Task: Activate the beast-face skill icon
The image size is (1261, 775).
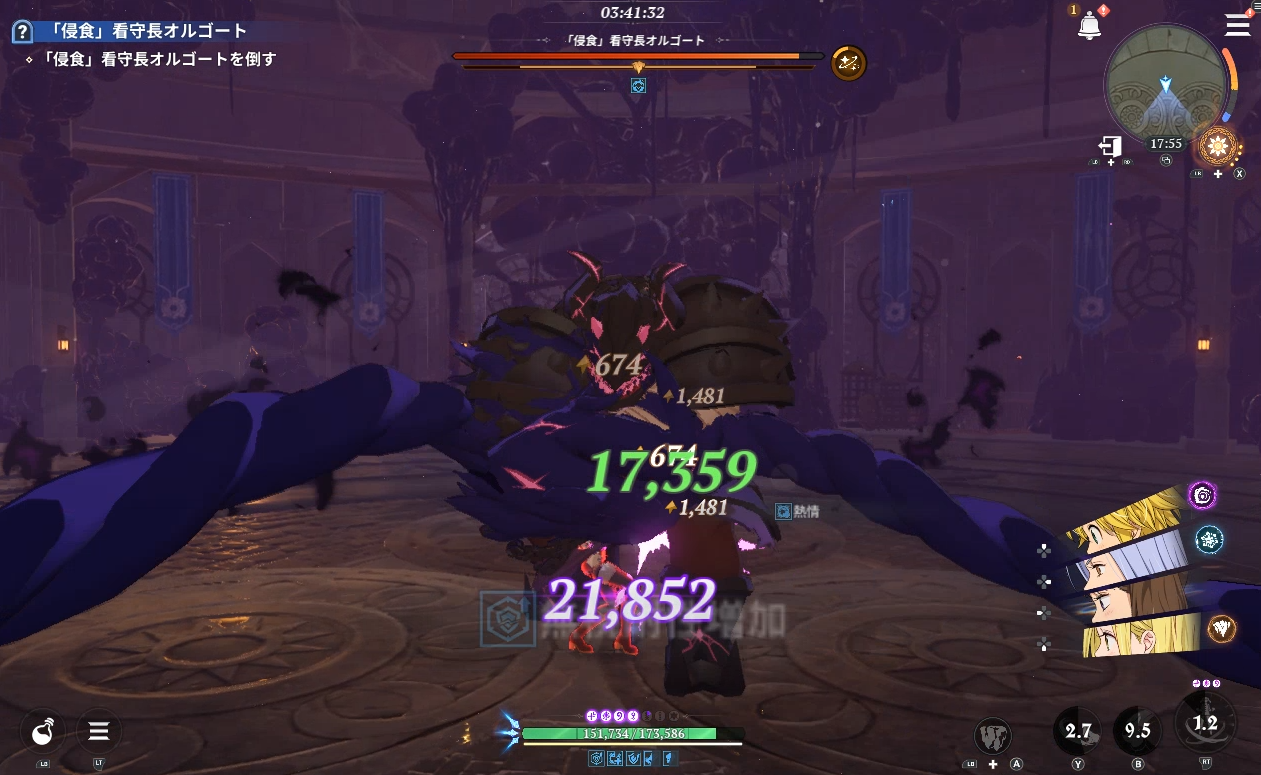Action: tap(993, 735)
